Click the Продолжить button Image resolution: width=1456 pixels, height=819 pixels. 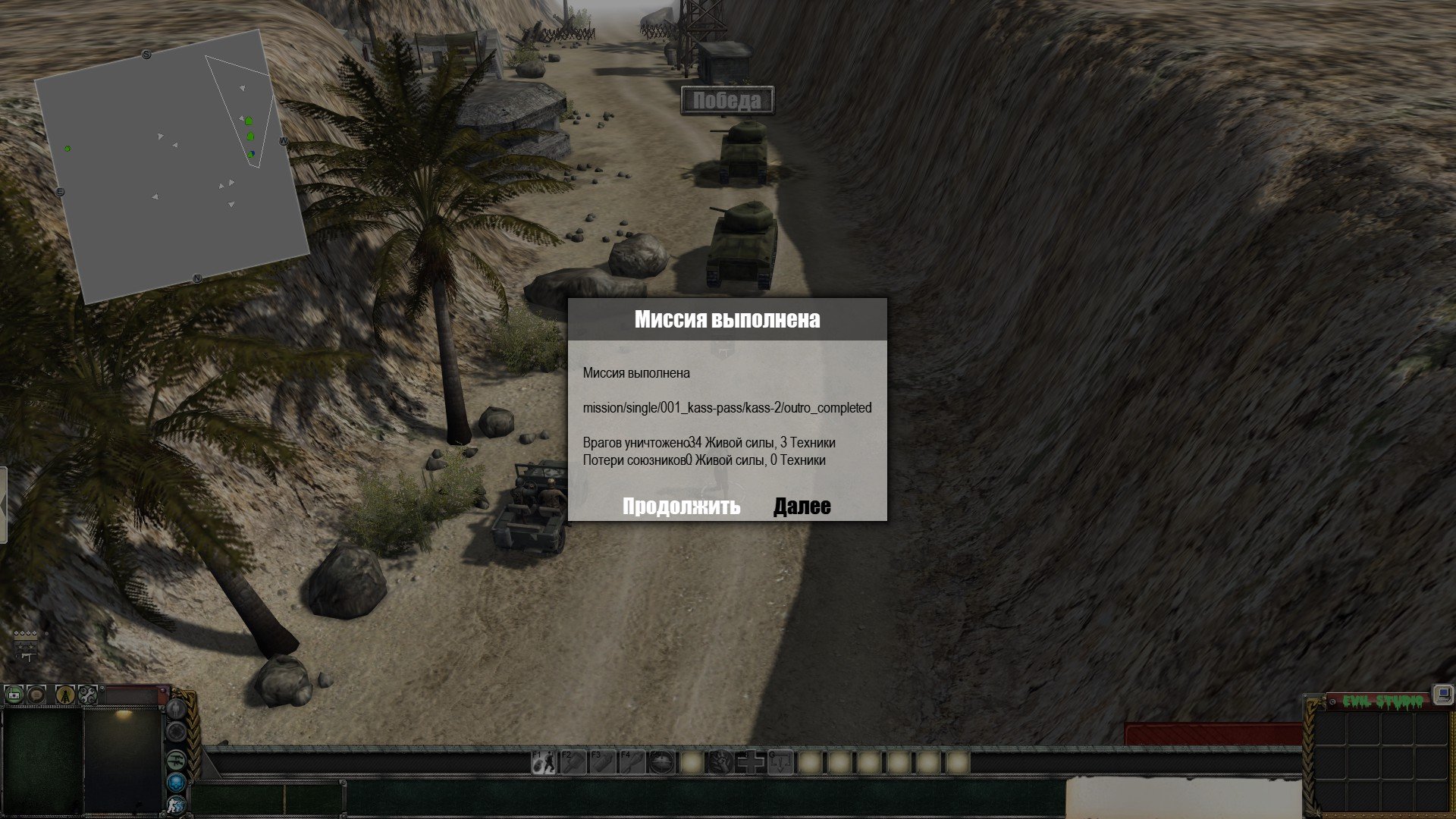click(x=681, y=506)
